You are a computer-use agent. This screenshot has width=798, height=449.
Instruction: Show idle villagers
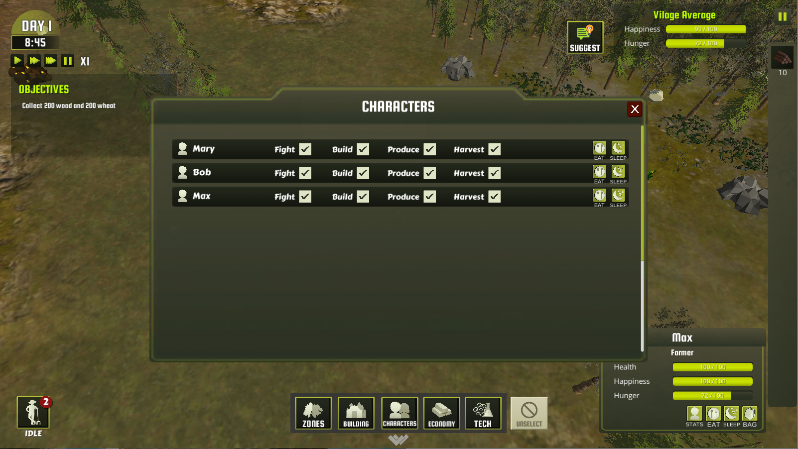coord(33,414)
